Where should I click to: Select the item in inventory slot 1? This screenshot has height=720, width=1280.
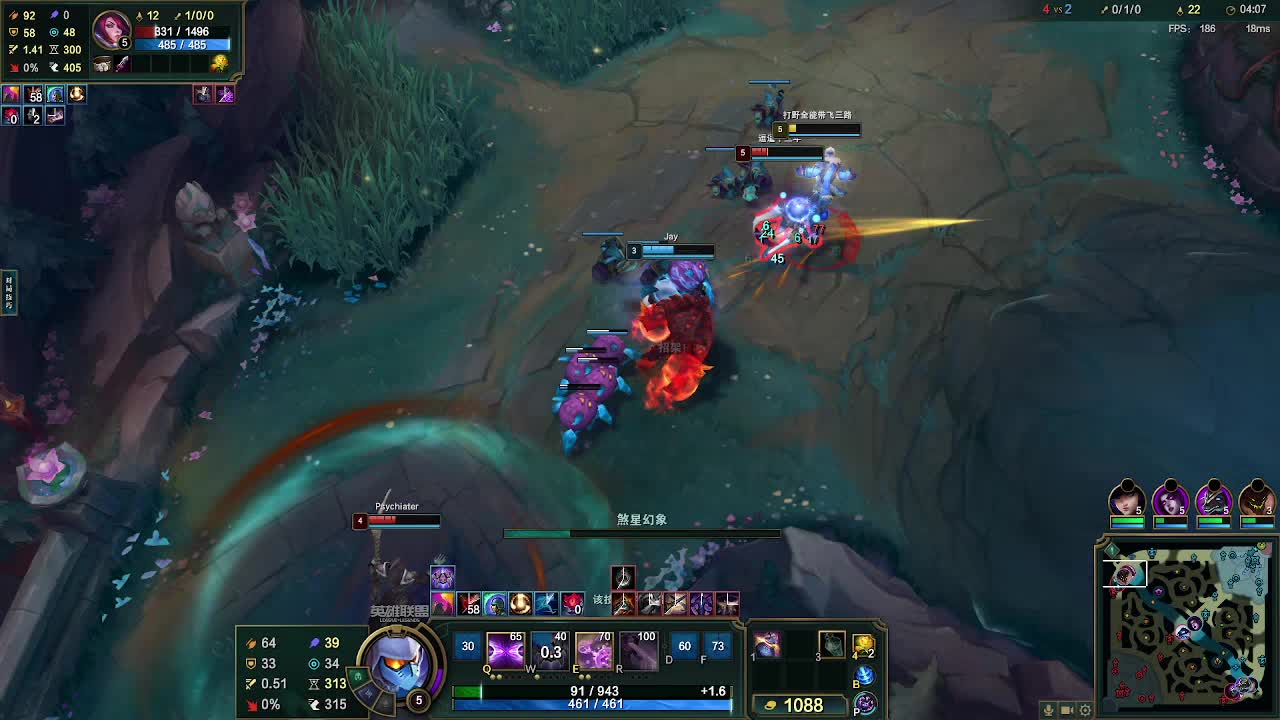(x=767, y=645)
